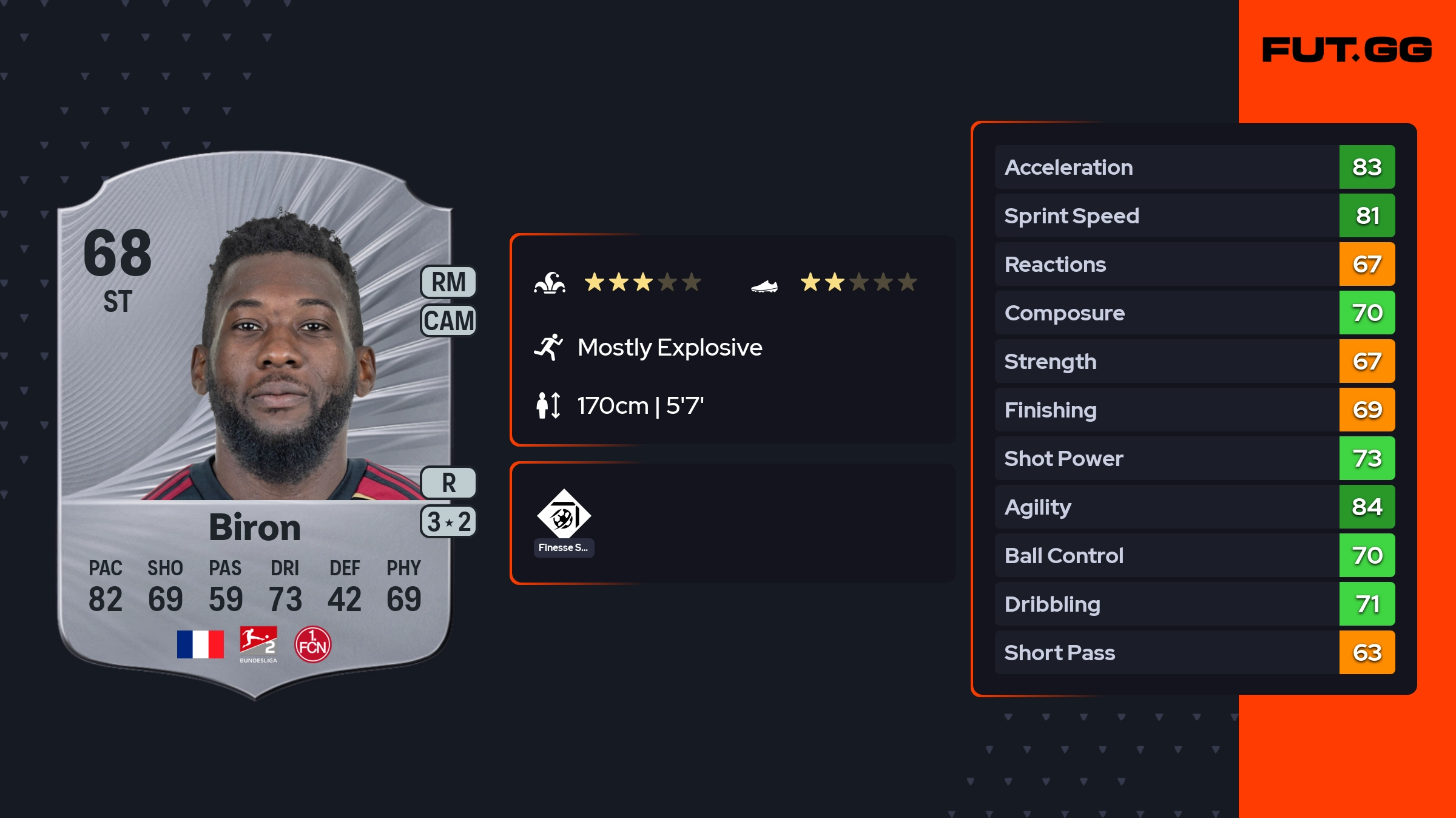Screen dimensions: 1456x818
Task: Select the Acceleration stat row
Action: coord(1194,167)
